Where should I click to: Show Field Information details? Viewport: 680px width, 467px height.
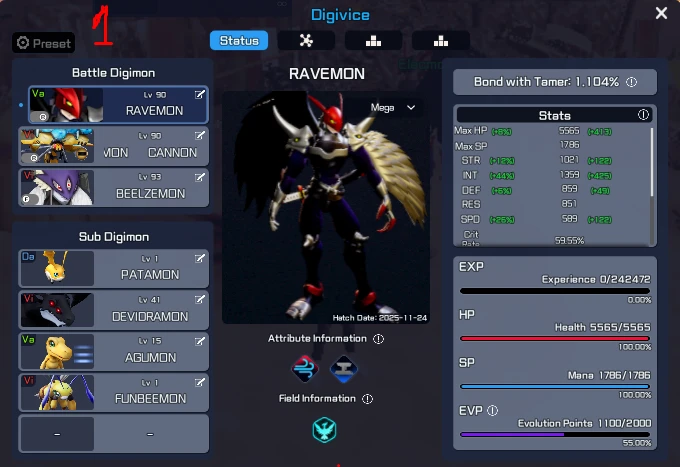pyautogui.click(x=367, y=399)
